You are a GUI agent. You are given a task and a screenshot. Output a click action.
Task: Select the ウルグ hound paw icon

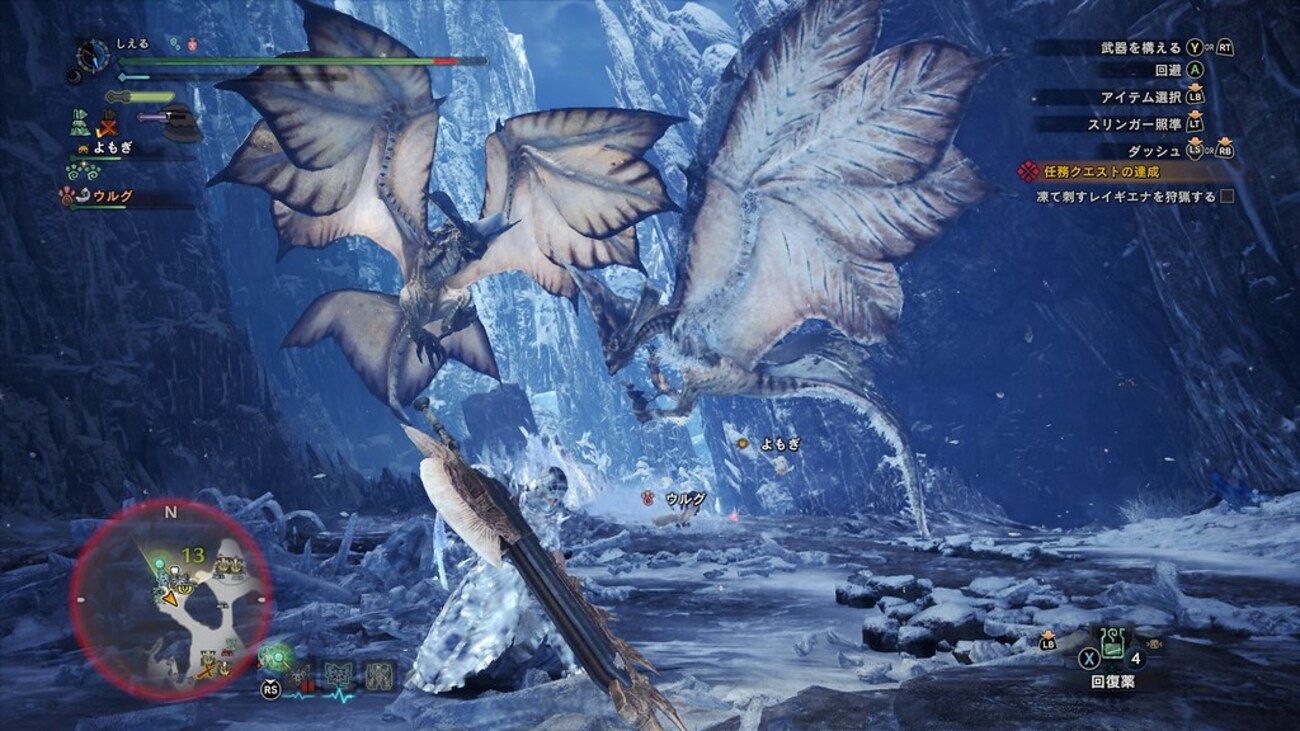(65, 194)
